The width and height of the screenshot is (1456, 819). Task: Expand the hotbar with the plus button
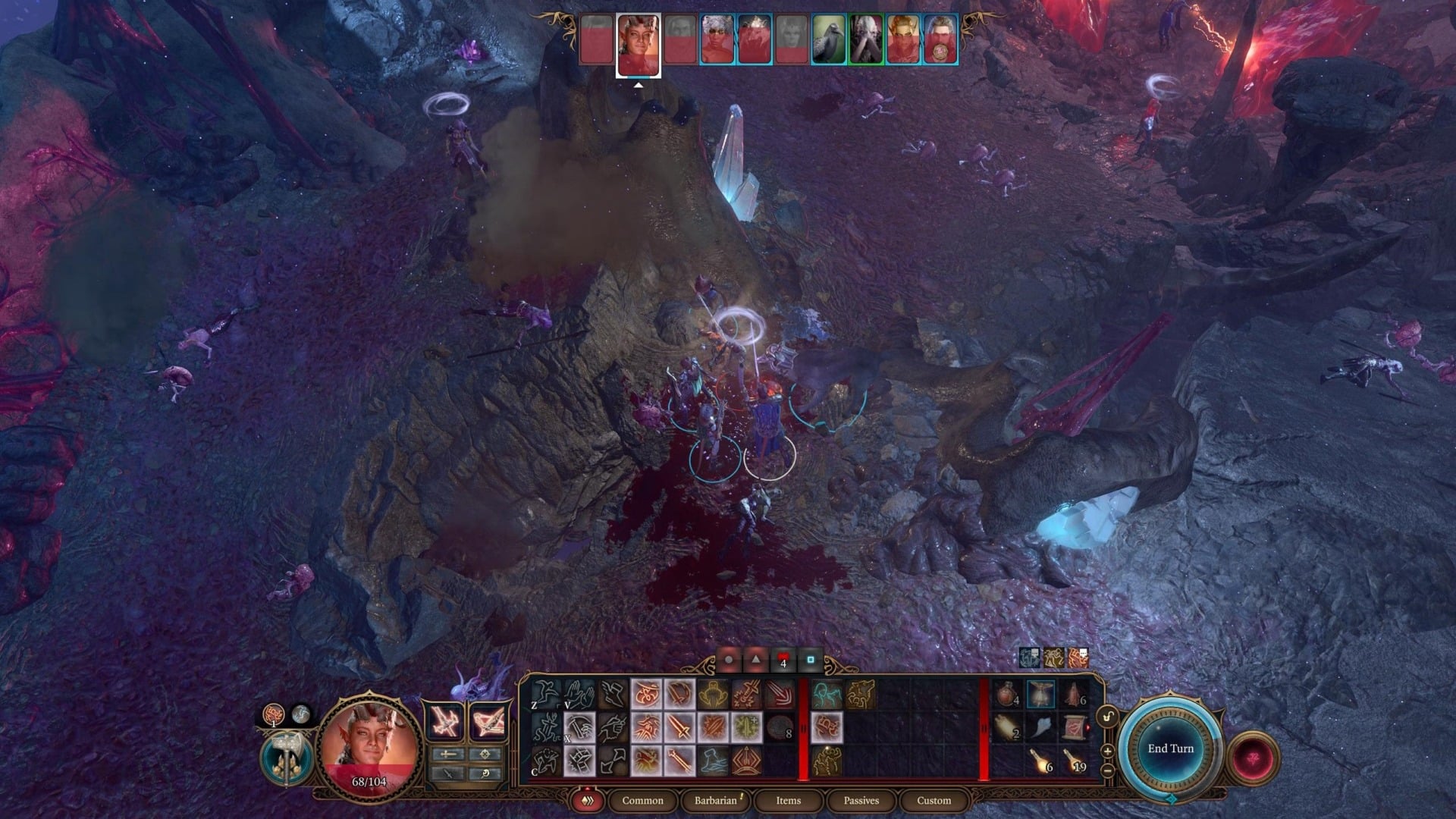tap(1107, 751)
